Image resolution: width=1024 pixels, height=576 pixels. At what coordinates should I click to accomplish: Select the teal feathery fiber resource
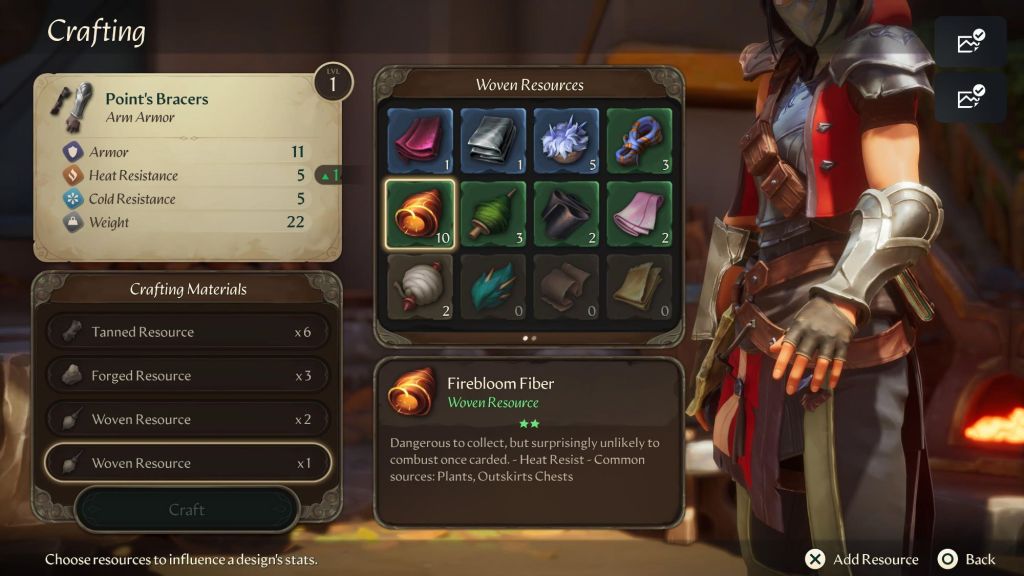pyautogui.click(x=493, y=287)
